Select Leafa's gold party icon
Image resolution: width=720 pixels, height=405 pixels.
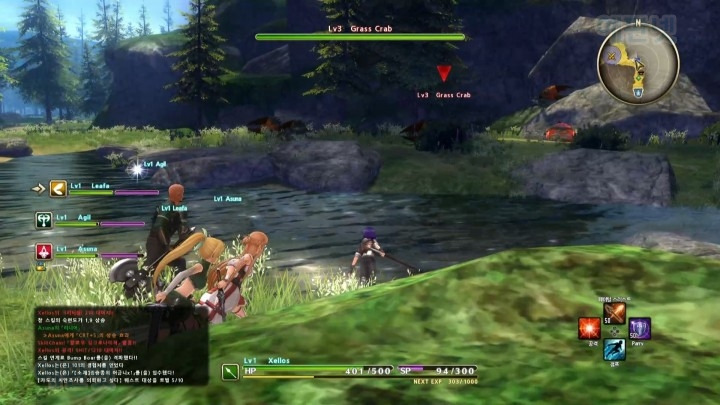pyautogui.click(x=59, y=188)
